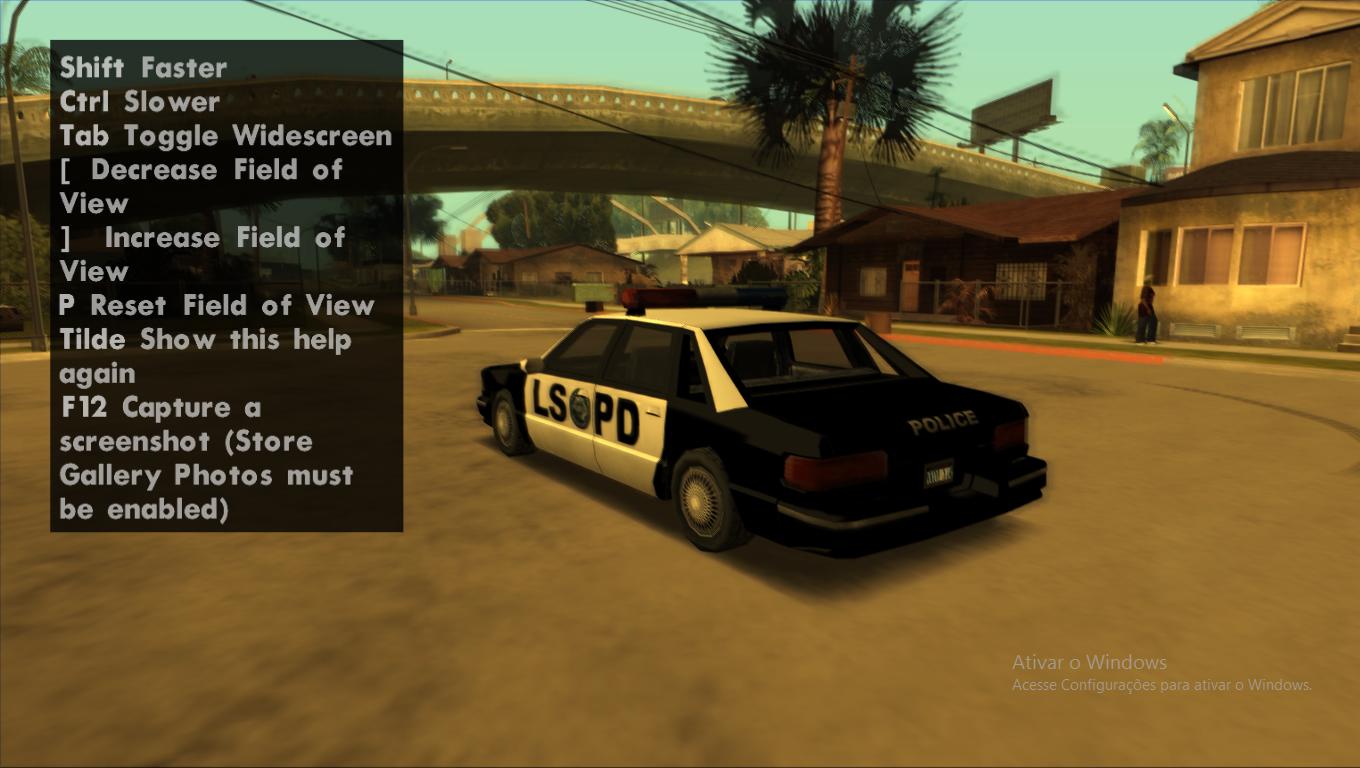Open 'Acesse Configurações para ativar o Windows'
The height and width of the screenshot is (768, 1360).
pos(1162,685)
